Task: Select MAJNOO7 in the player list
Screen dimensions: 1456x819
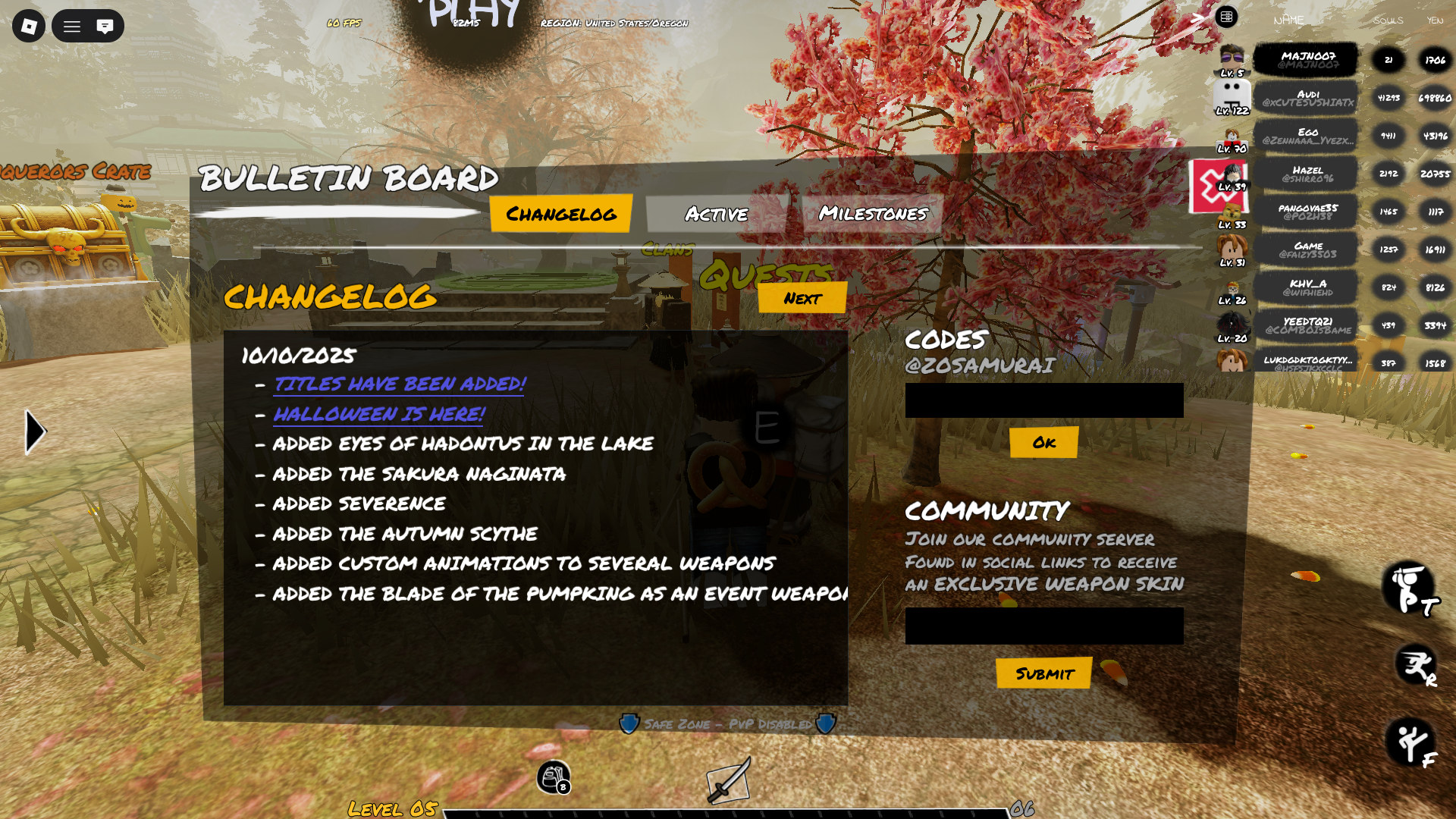Action: tap(1307, 59)
